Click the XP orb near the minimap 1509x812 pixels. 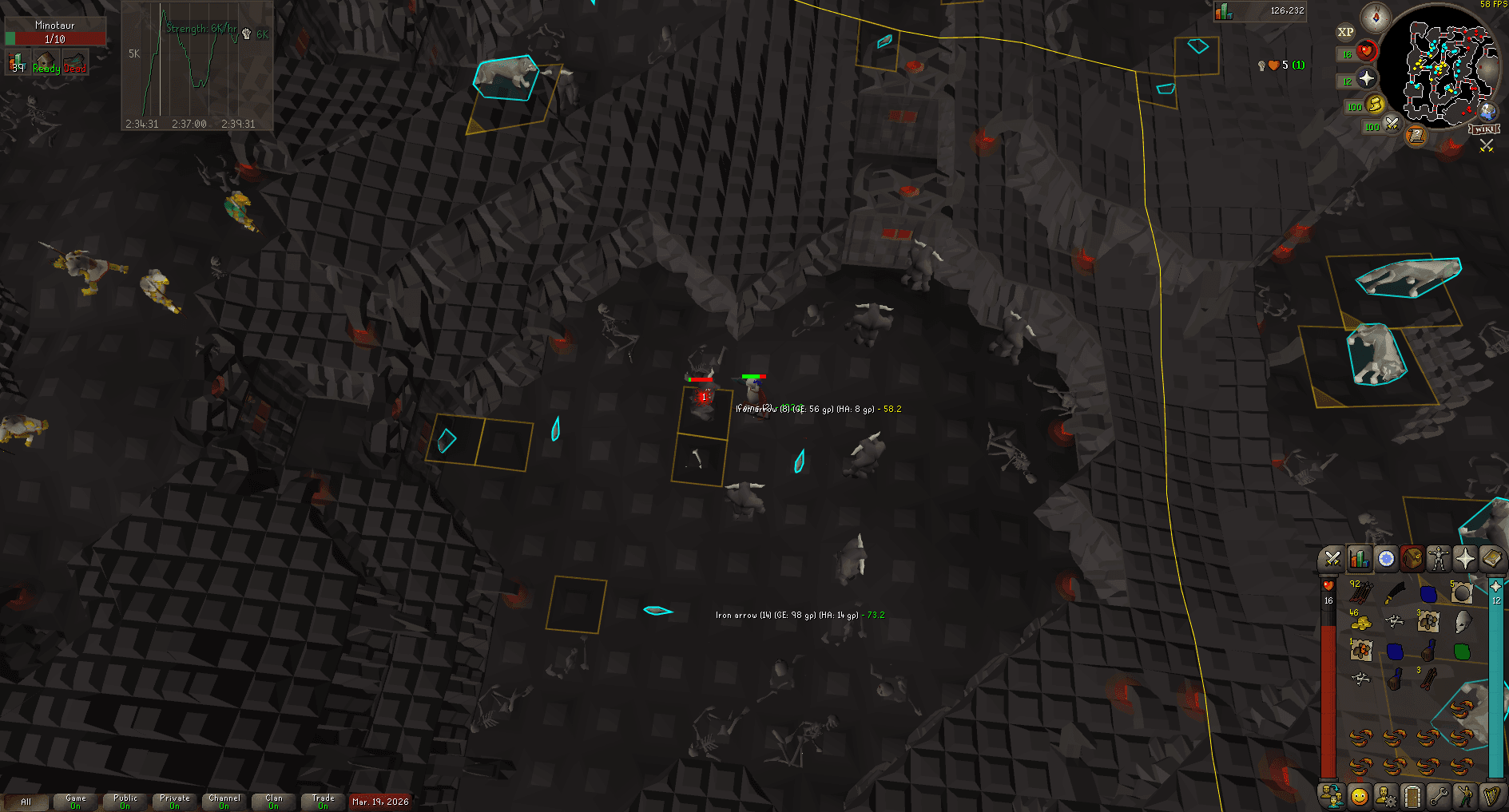pos(1347,32)
